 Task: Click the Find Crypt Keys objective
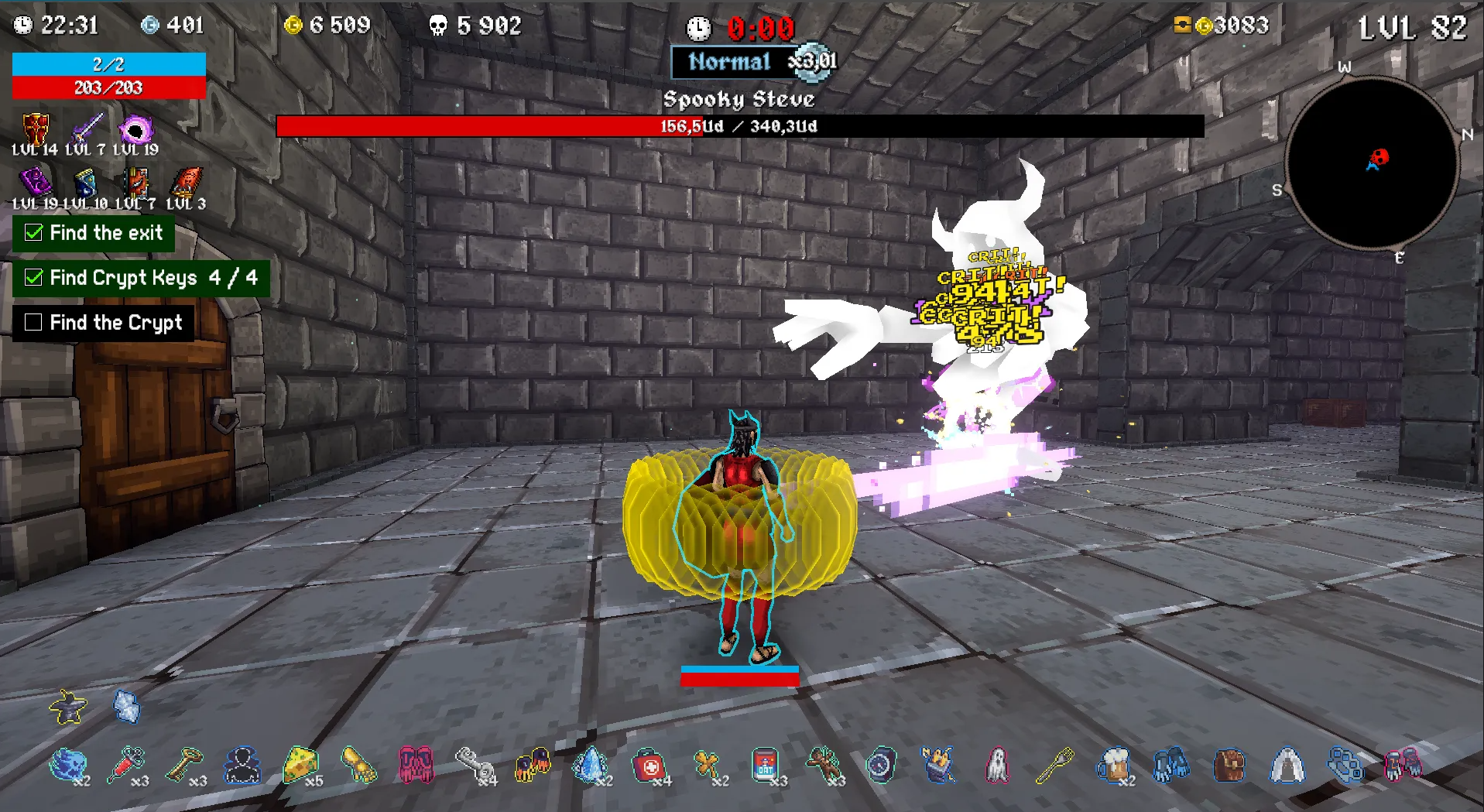click(141, 278)
